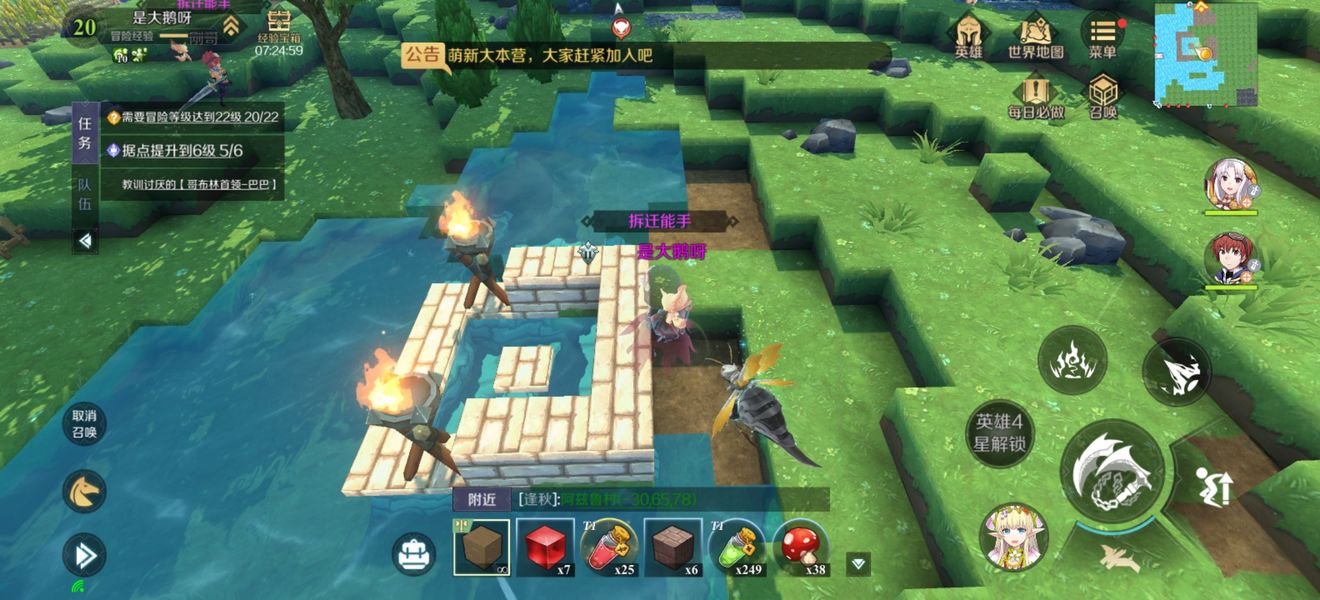Expand the minimap

coord(1206,55)
